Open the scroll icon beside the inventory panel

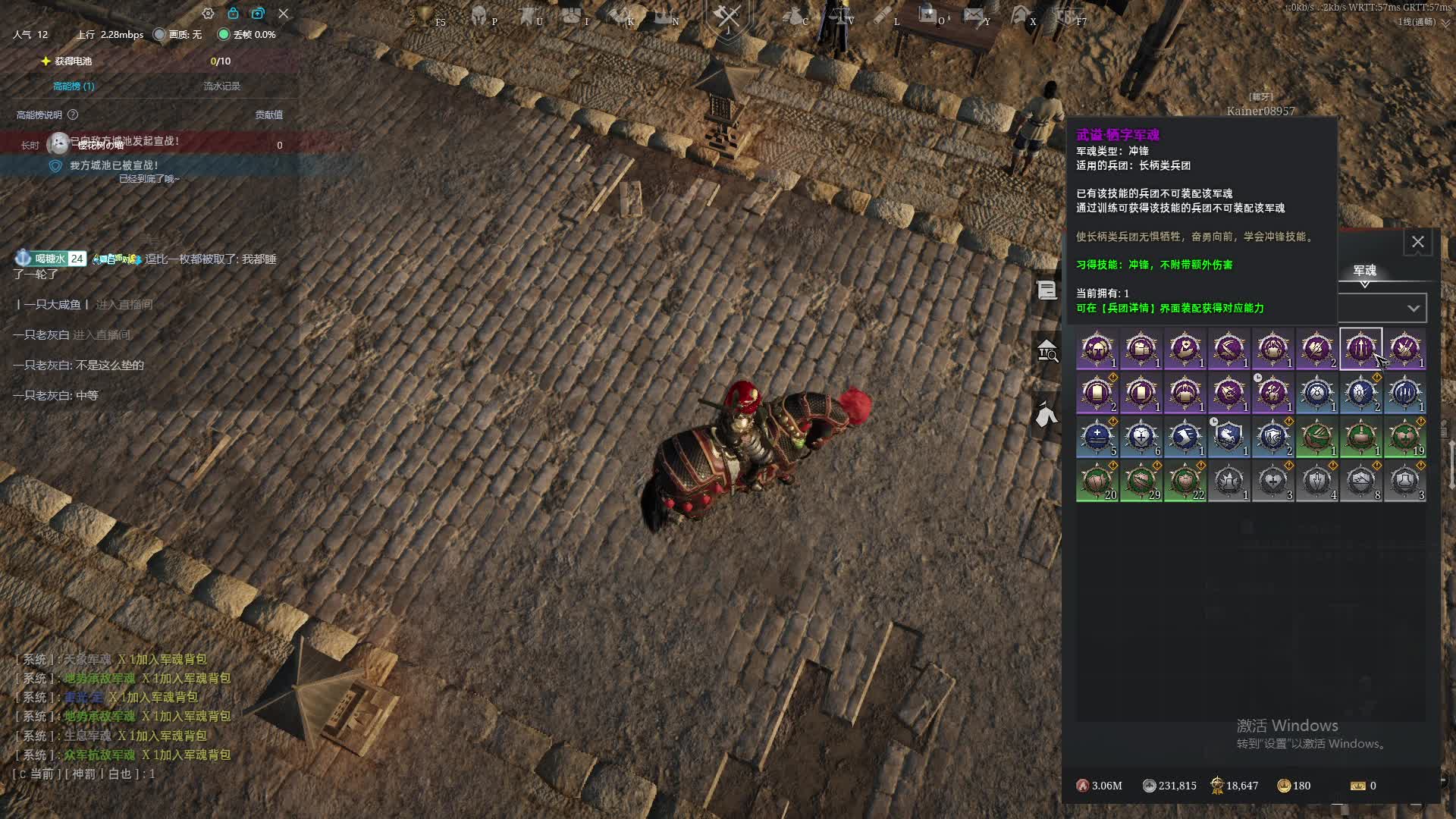click(1046, 290)
